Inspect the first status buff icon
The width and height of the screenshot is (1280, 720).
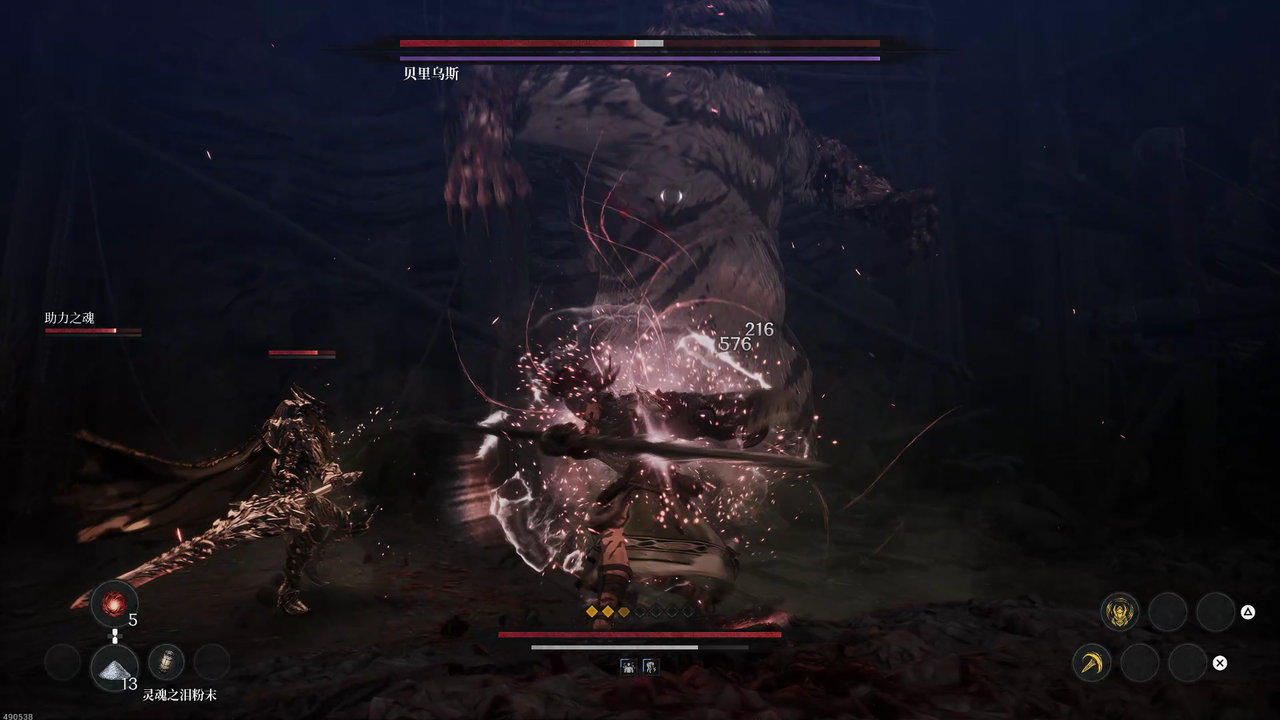point(628,665)
